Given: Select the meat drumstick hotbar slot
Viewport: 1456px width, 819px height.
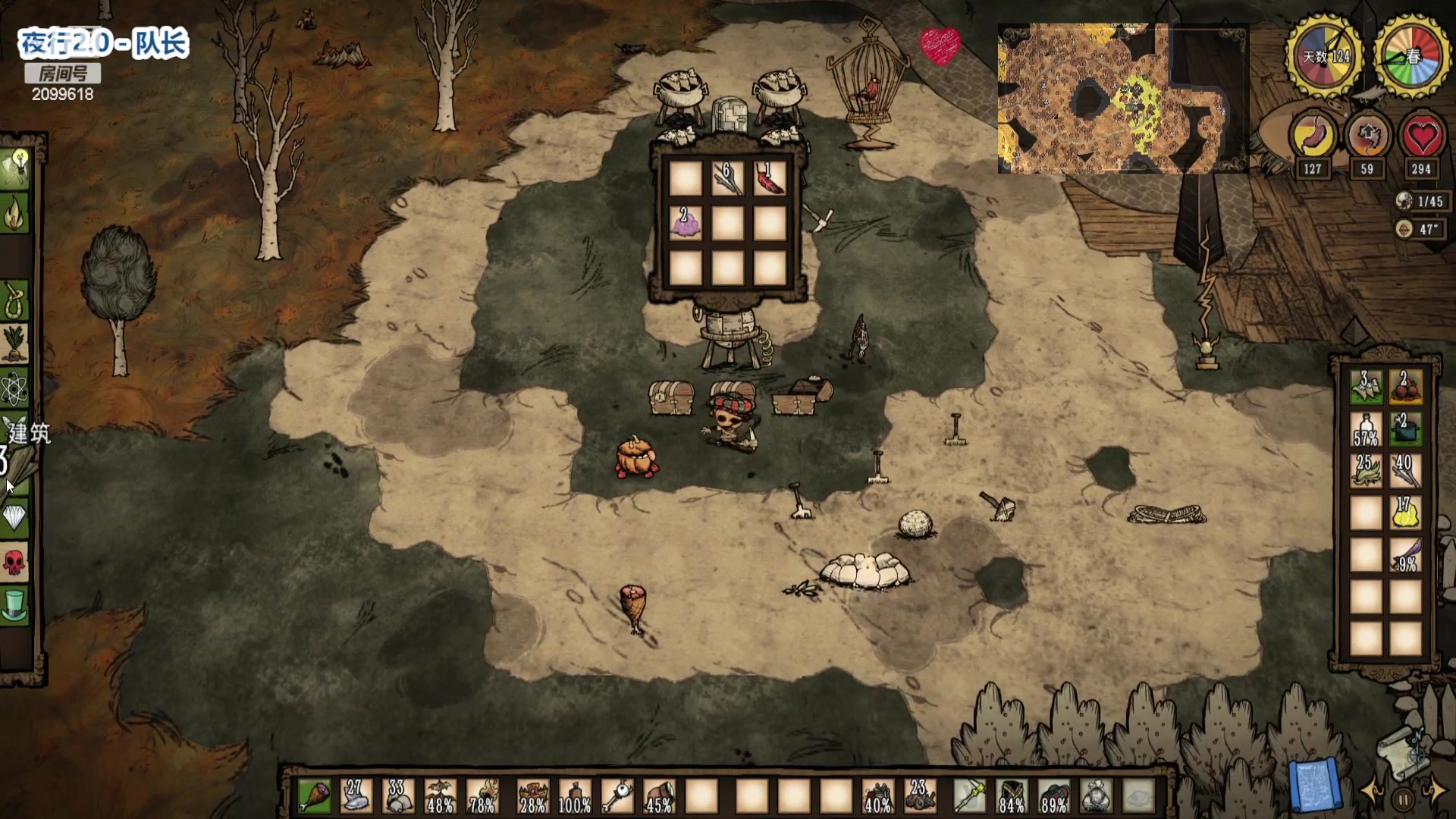Looking at the screenshot, I should (315, 797).
